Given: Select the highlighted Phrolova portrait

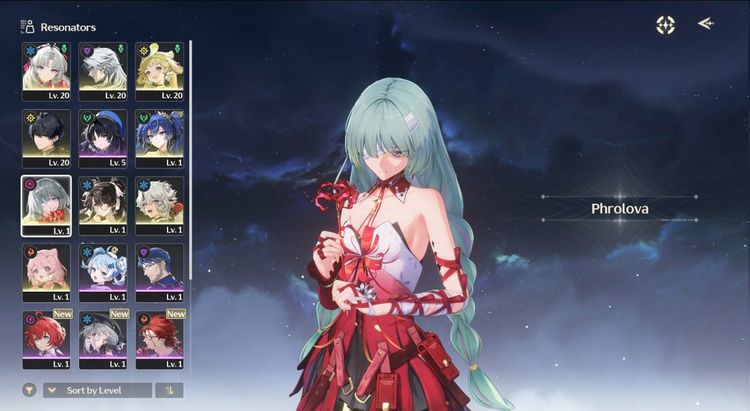Looking at the screenshot, I should pyautogui.click(x=46, y=206).
